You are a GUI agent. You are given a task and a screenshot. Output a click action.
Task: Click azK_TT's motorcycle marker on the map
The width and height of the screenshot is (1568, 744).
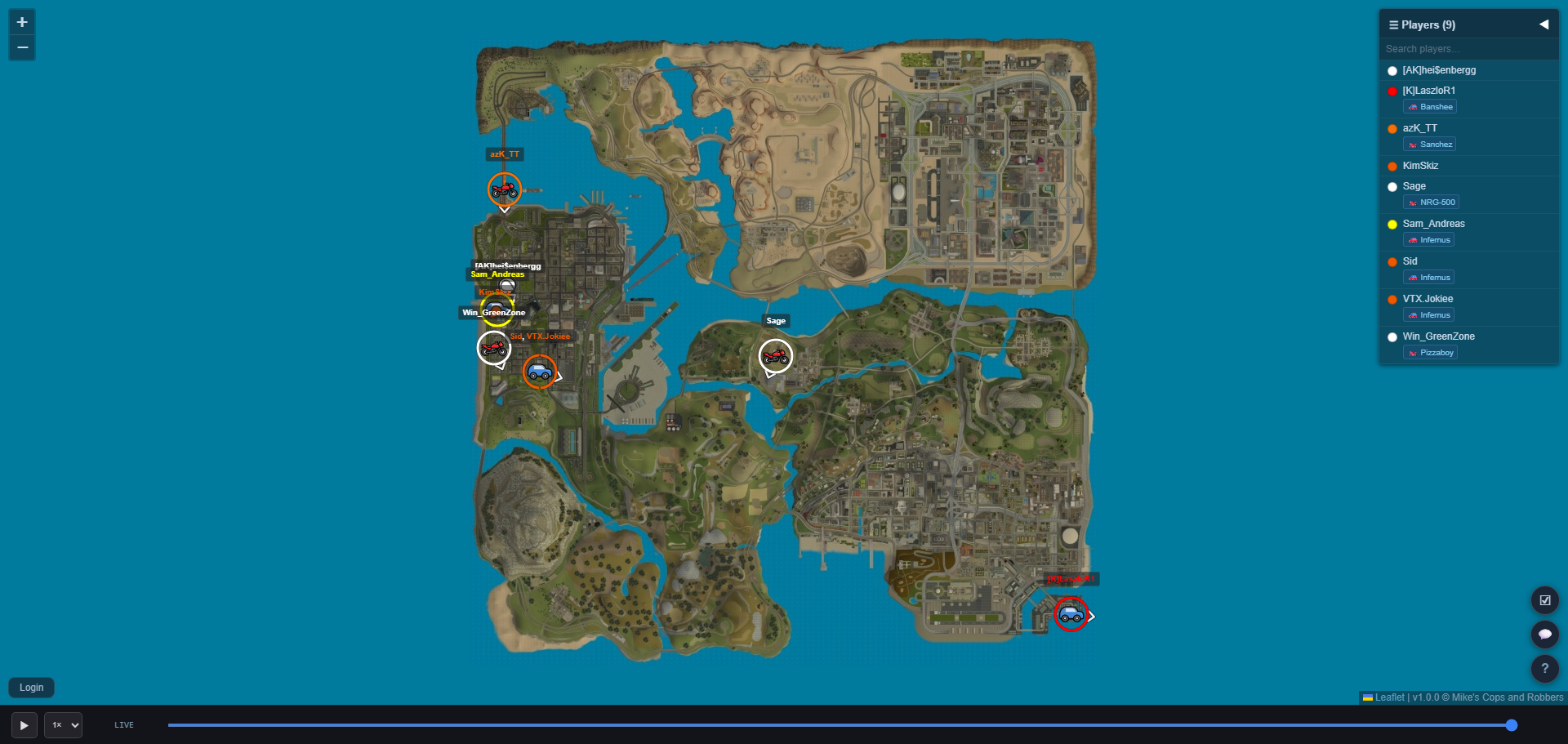pyautogui.click(x=504, y=189)
